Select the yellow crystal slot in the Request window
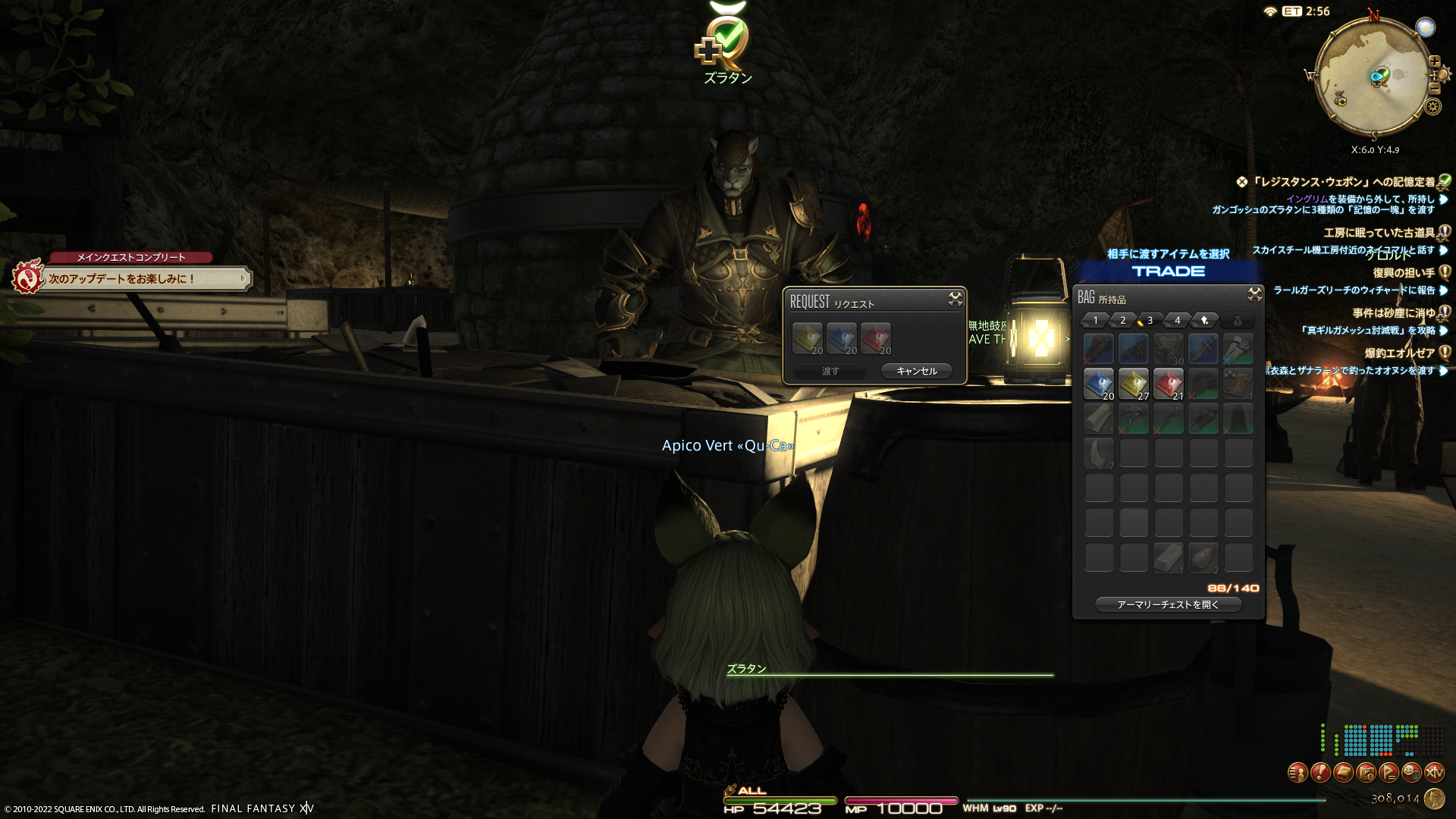 pos(807,338)
